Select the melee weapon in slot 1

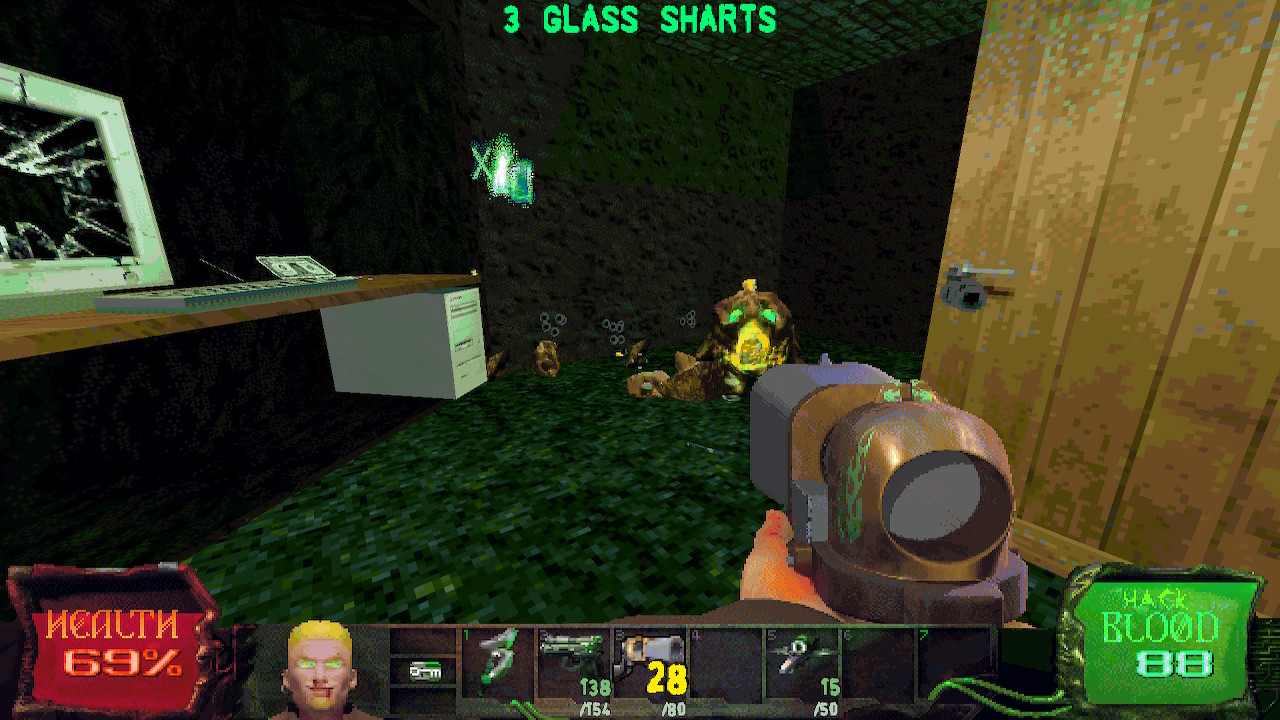(x=498, y=658)
